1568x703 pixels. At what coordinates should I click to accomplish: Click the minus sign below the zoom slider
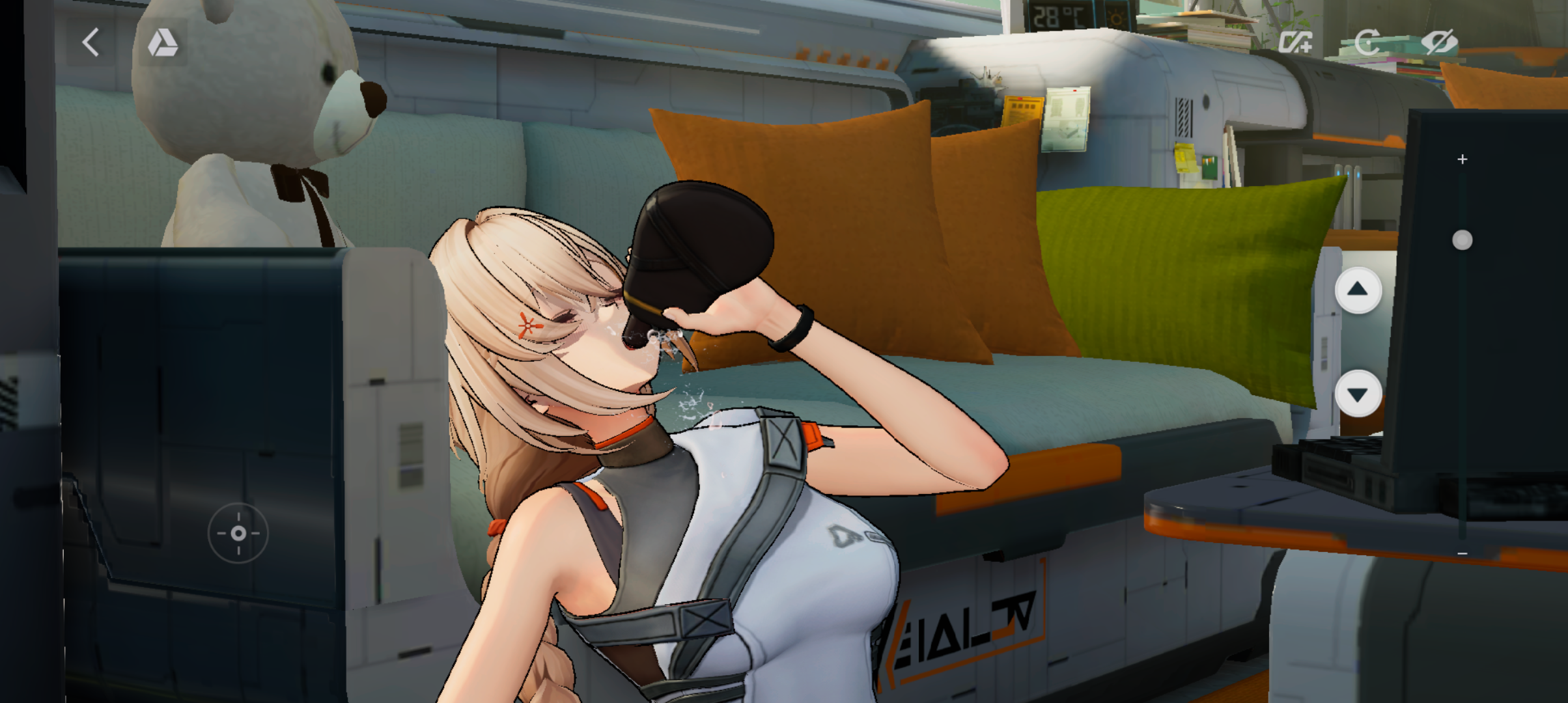click(1463, 554)
